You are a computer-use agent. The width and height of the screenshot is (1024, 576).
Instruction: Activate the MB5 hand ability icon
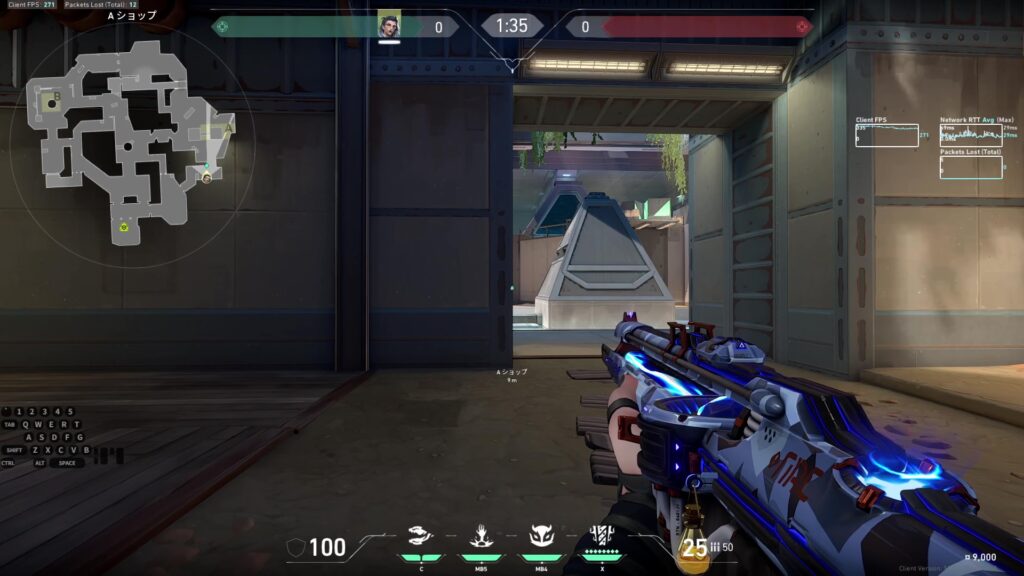click(480, 537)
